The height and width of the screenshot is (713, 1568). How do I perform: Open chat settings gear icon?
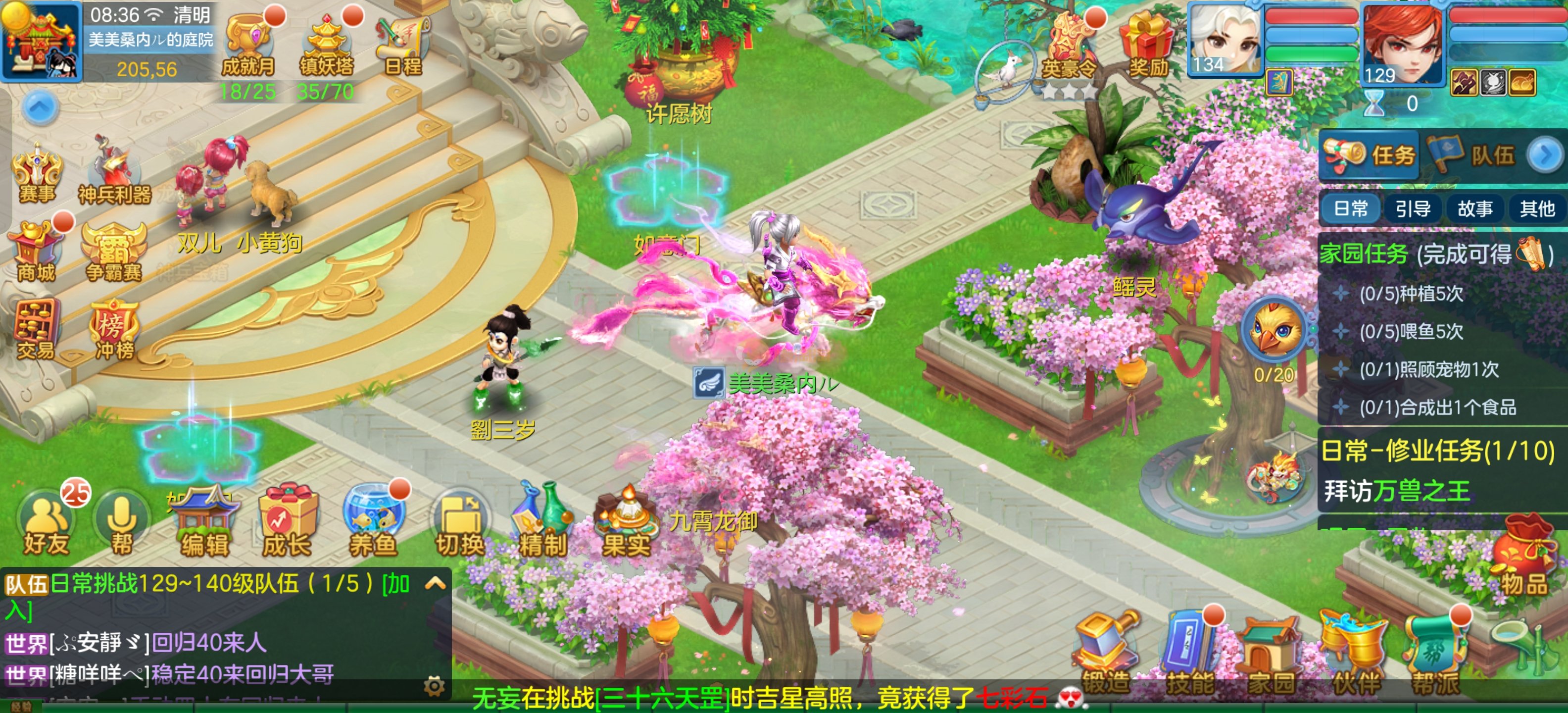[x=434, y=687]
